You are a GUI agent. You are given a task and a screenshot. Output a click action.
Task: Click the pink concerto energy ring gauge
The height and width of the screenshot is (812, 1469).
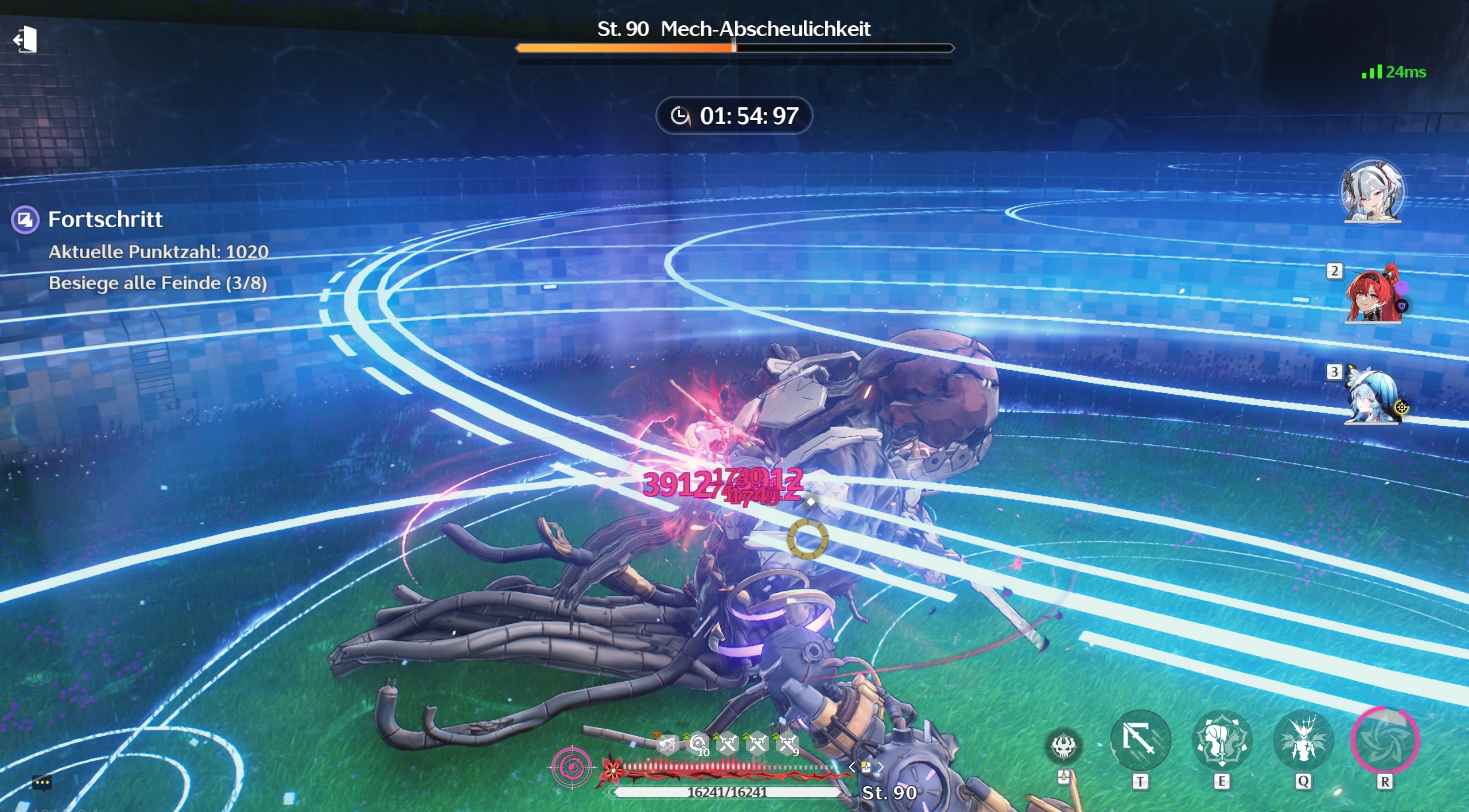(x=572, y=767)
